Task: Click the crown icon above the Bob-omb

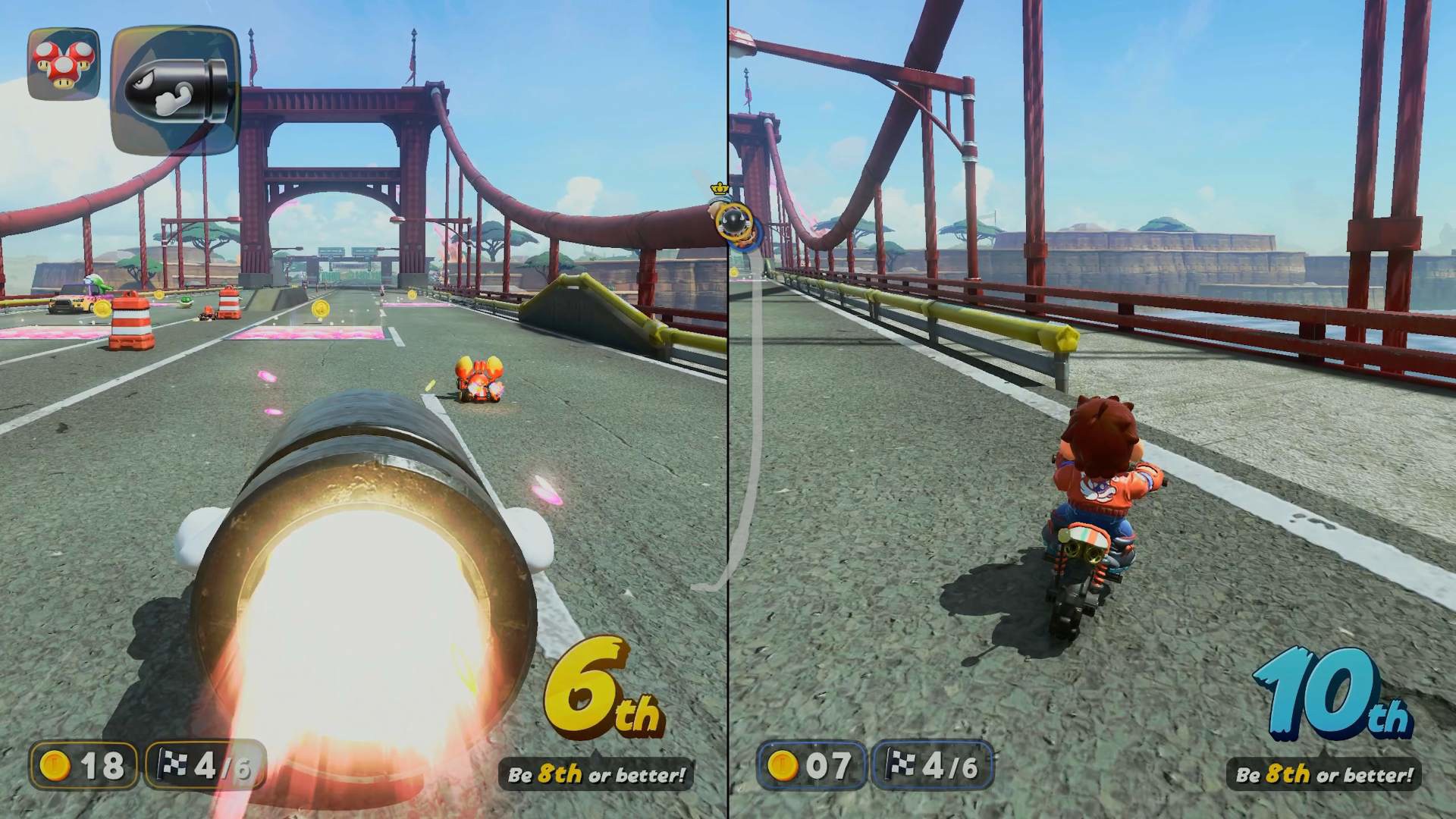Action: pyautogui.click(x=719, y=187)
